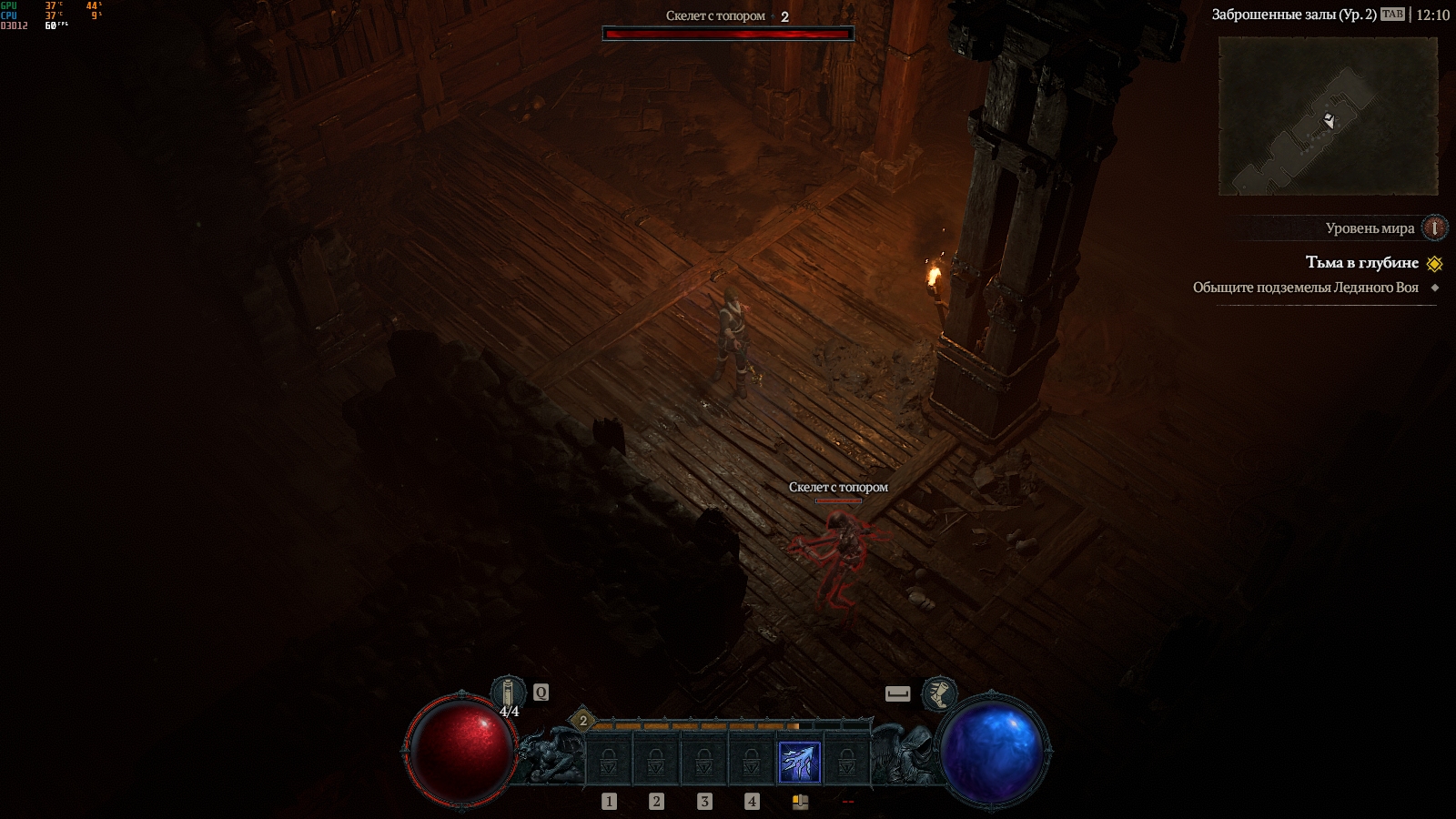Select the Тьма в глубине quest tracker
This screenshot has height=819, width=1456.
[x=1361, y=263]
